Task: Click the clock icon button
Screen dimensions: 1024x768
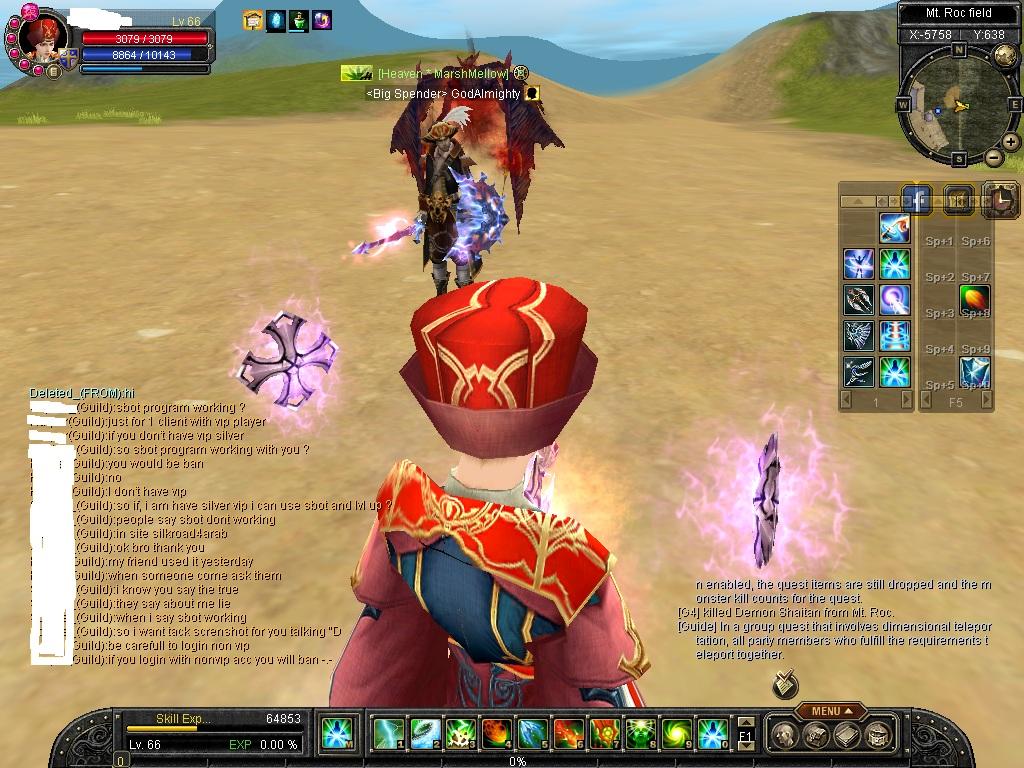Action: (x=999, y=200)
